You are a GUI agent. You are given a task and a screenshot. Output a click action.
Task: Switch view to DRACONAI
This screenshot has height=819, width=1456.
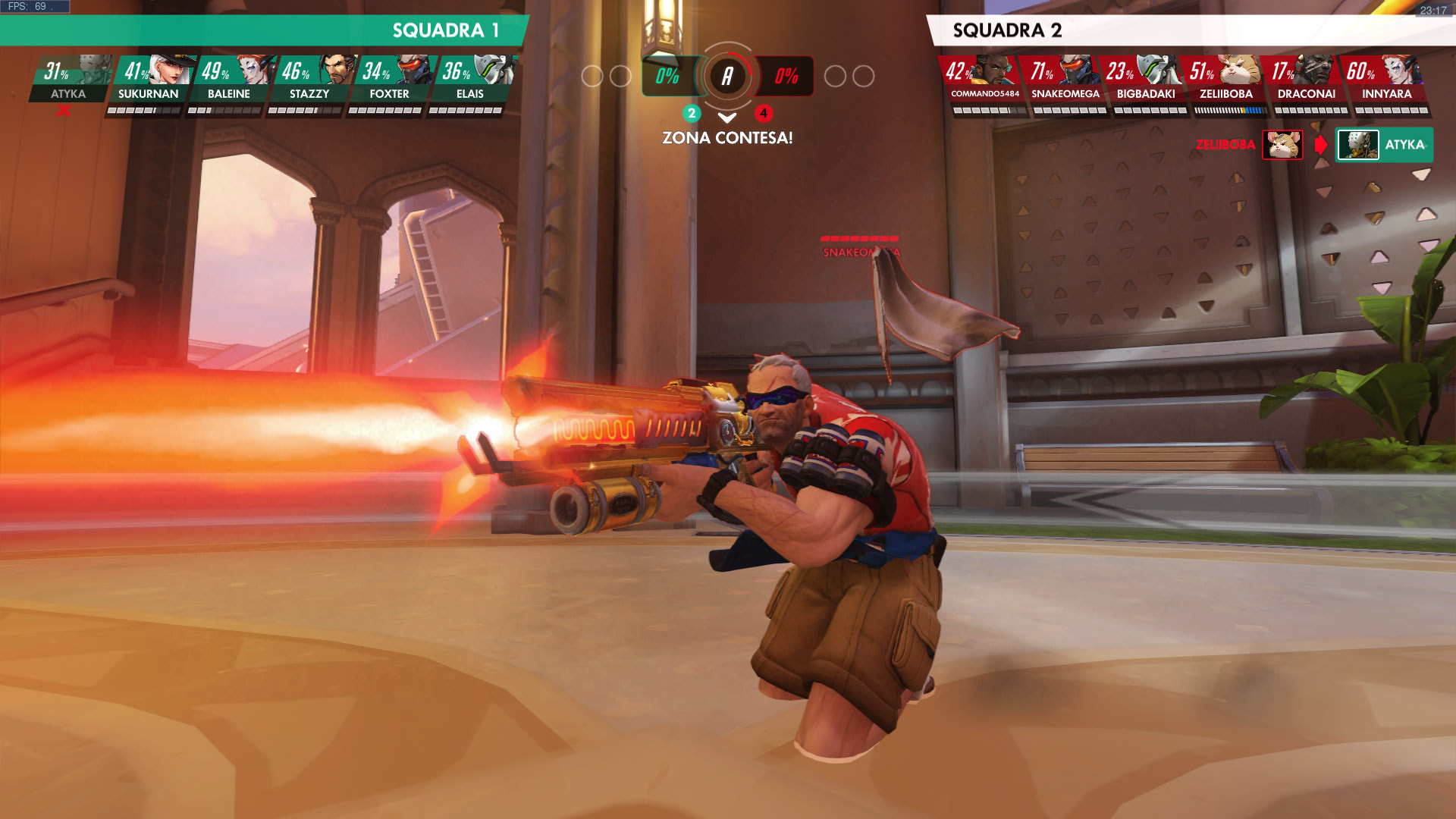click(1306, 80)
